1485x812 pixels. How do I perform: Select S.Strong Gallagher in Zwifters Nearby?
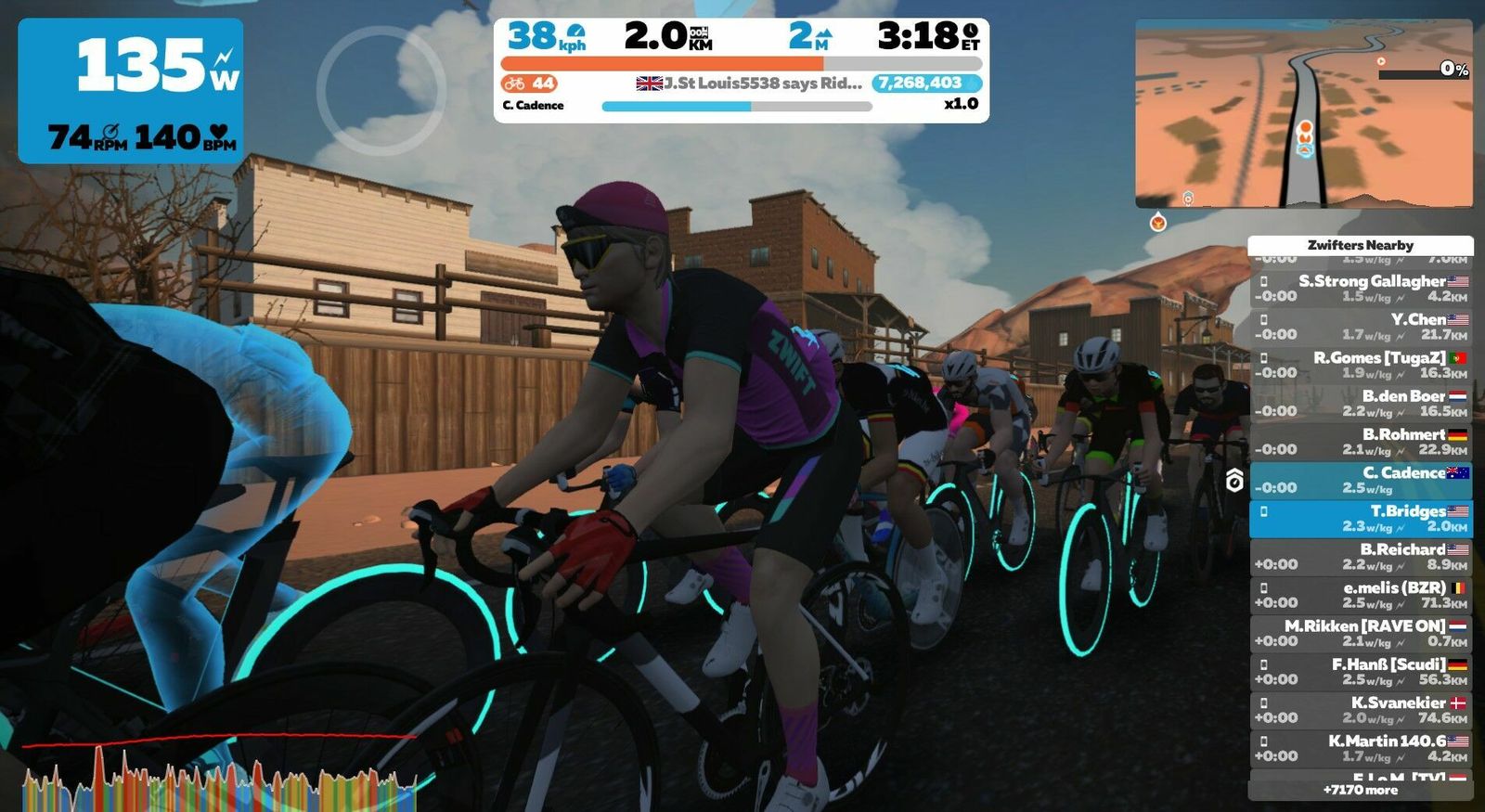click(x=1360, y=289)
